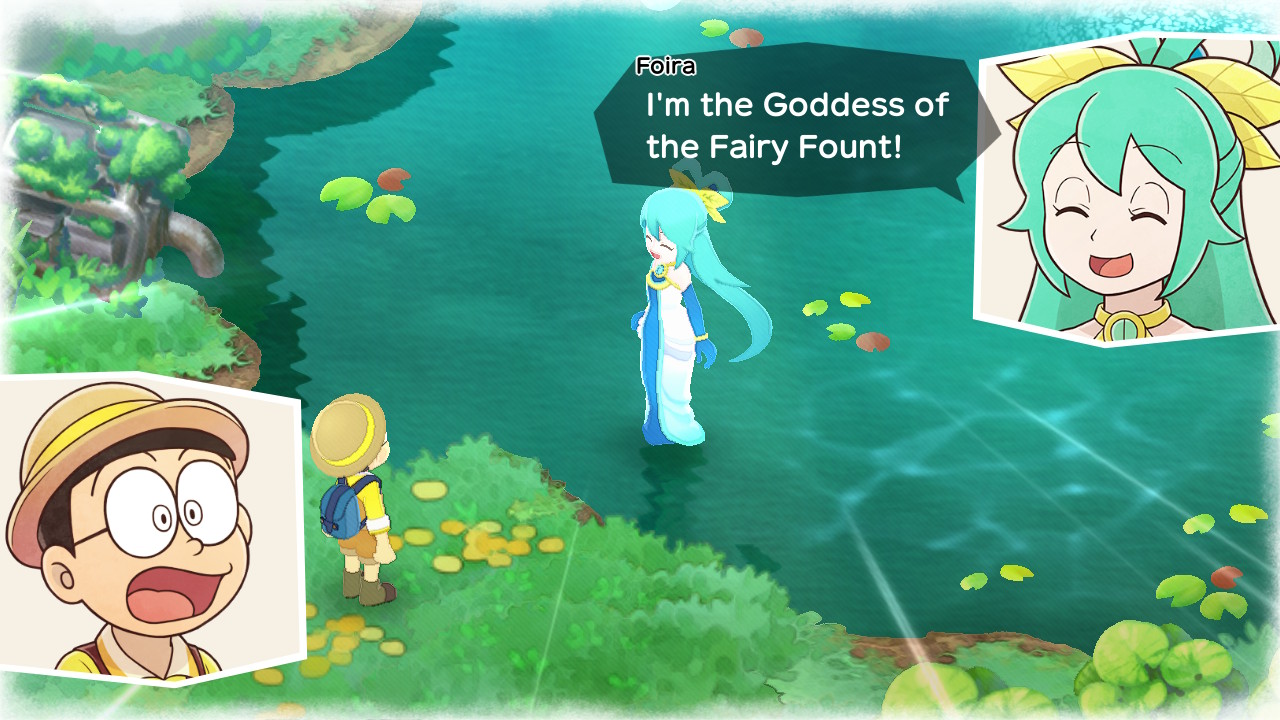This screenshot has width=1280, height=720.
Task: Click the blue backpack on the player
Action: tap(338, 510)
